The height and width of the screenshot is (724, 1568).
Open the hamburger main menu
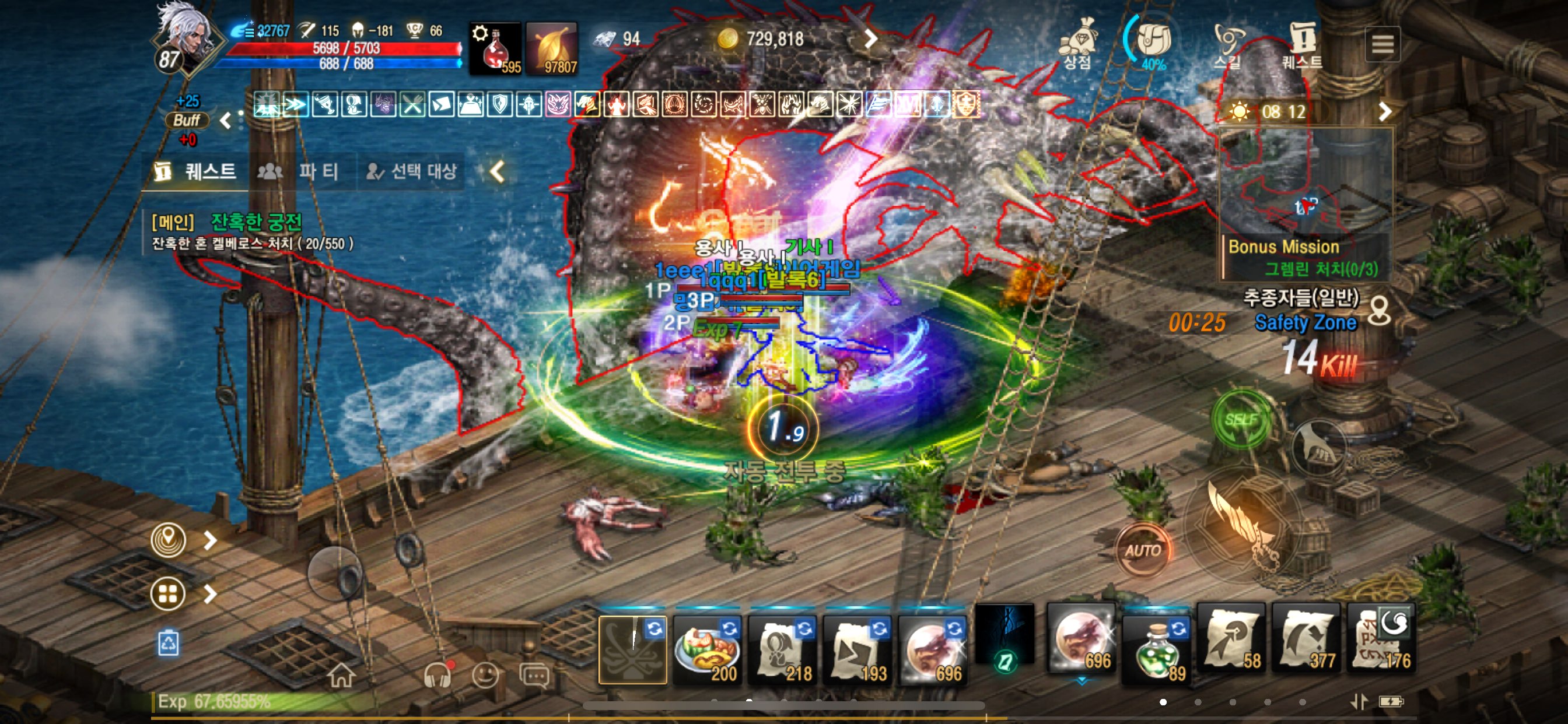tap(1382, 44)
